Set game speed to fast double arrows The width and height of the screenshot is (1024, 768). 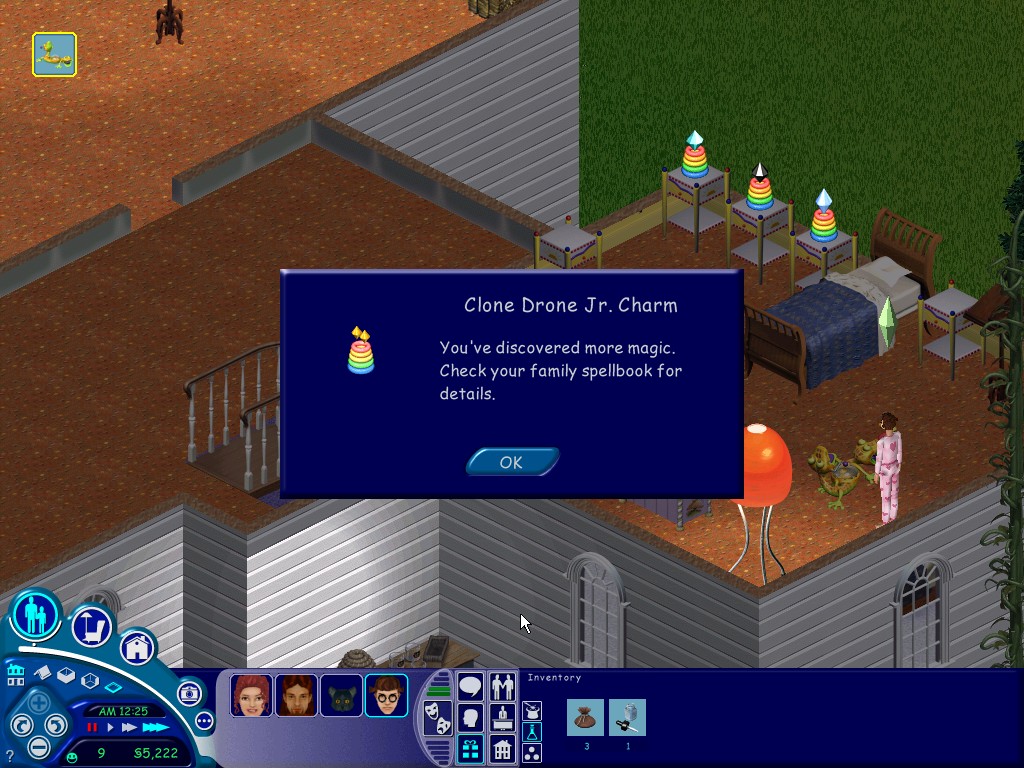[130, 727]
